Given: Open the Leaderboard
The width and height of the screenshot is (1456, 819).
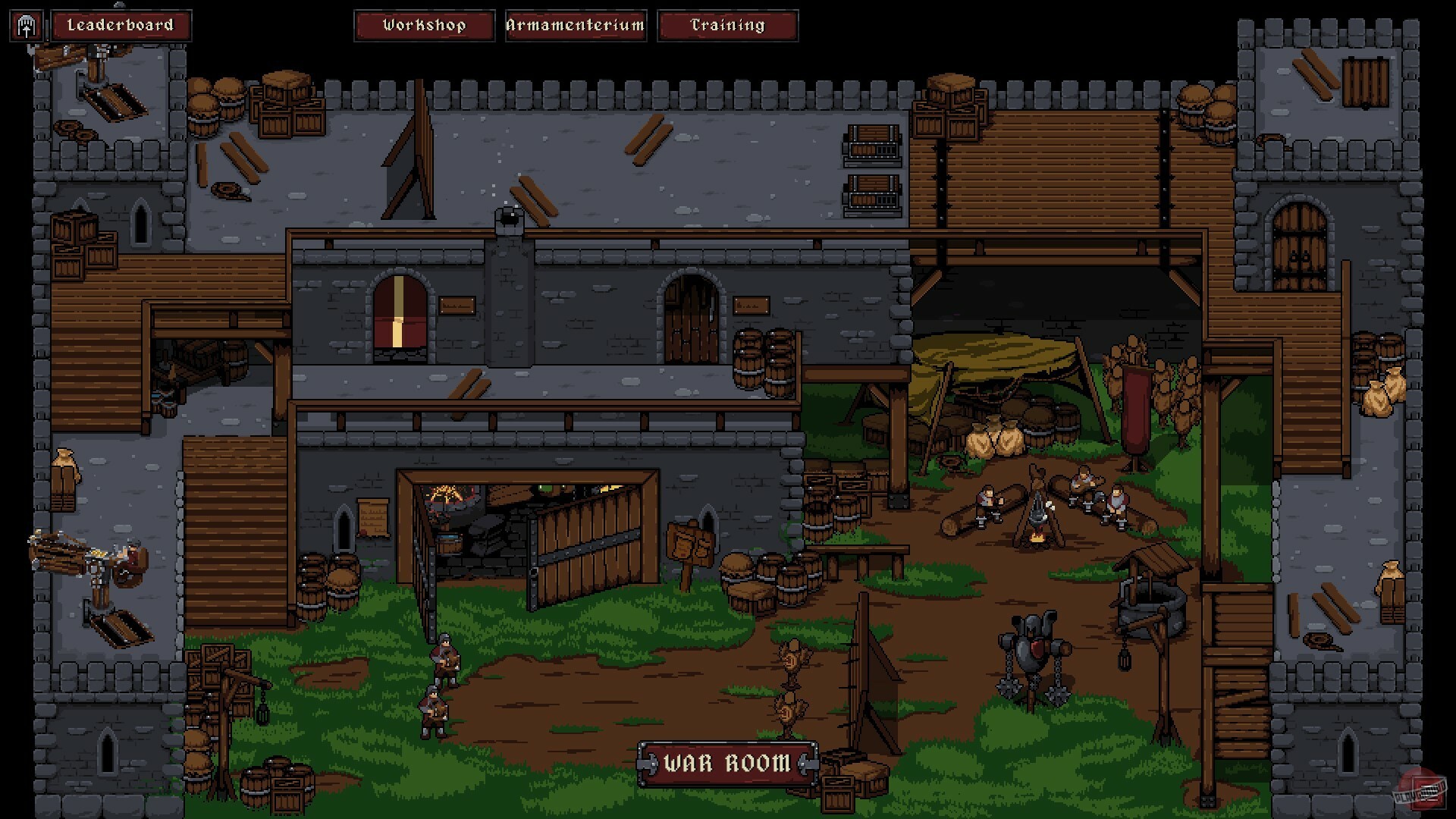Looking at the screenshot, I should click(x=121, y=25).
